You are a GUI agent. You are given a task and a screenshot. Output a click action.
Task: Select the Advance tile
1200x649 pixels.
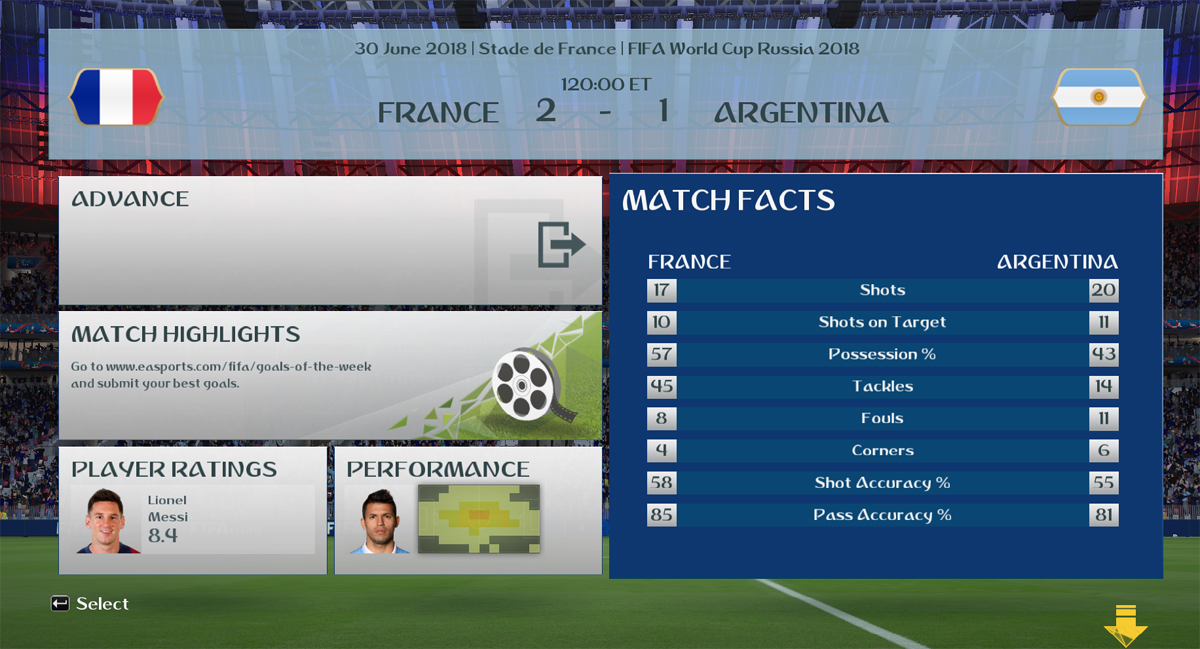tap(330, 240)
